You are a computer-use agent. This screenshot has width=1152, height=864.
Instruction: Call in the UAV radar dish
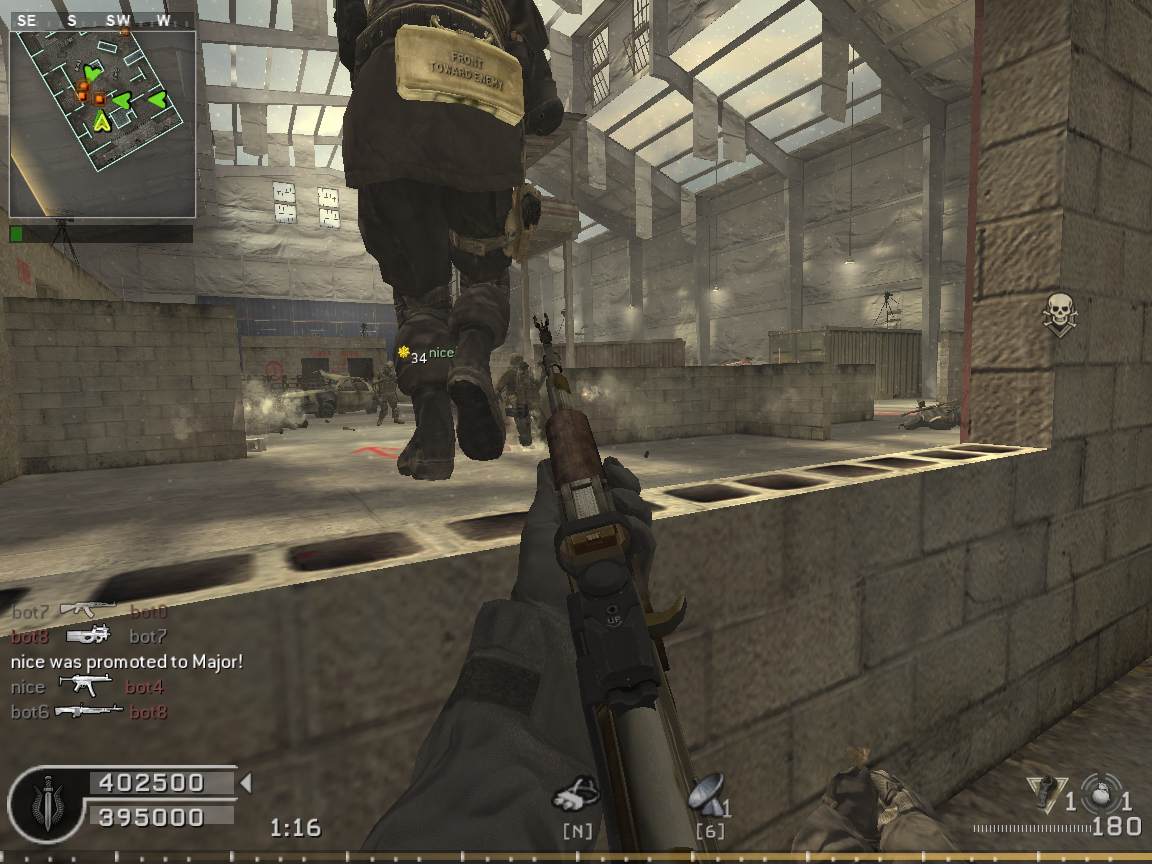[706, 794]
